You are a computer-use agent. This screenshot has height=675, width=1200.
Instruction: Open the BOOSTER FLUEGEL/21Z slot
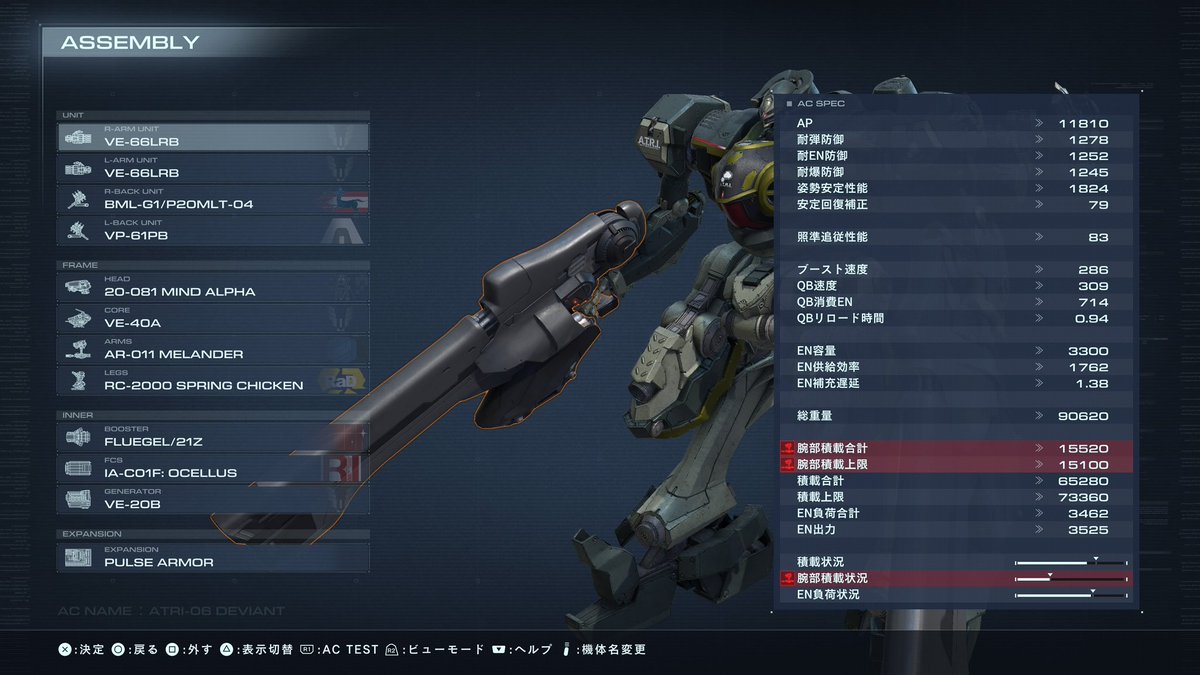click(213, 436)
